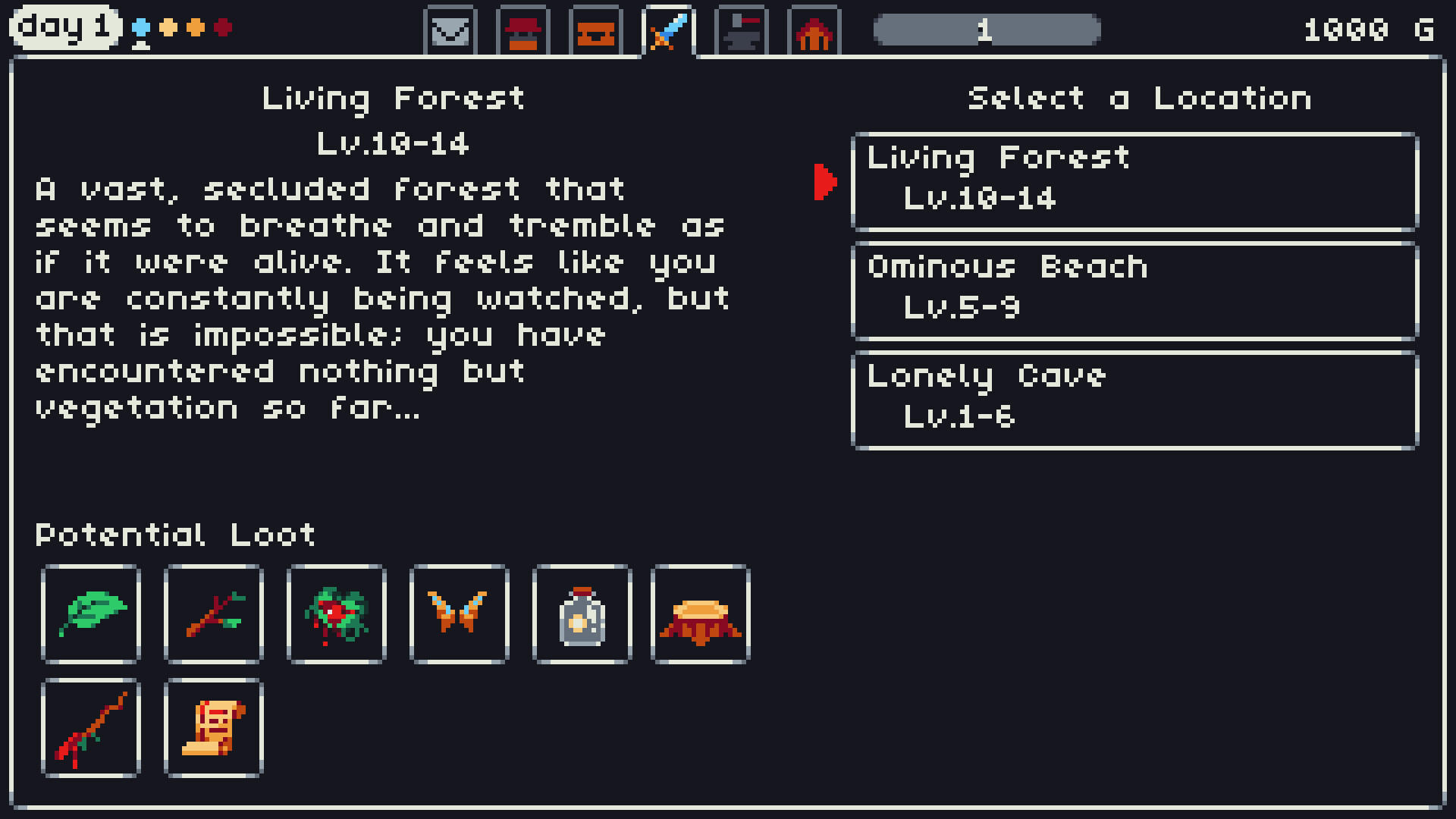Click the Living Forest location entry
This screenshot has height=819, width=1456.
(1135, 180)
